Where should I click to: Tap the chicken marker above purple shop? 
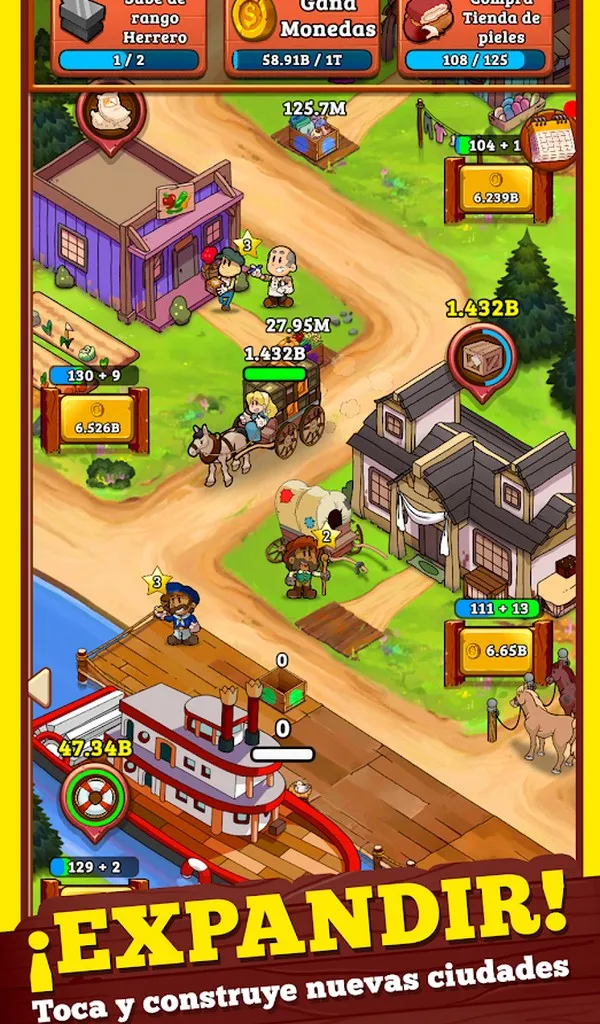tap(111, 114)
